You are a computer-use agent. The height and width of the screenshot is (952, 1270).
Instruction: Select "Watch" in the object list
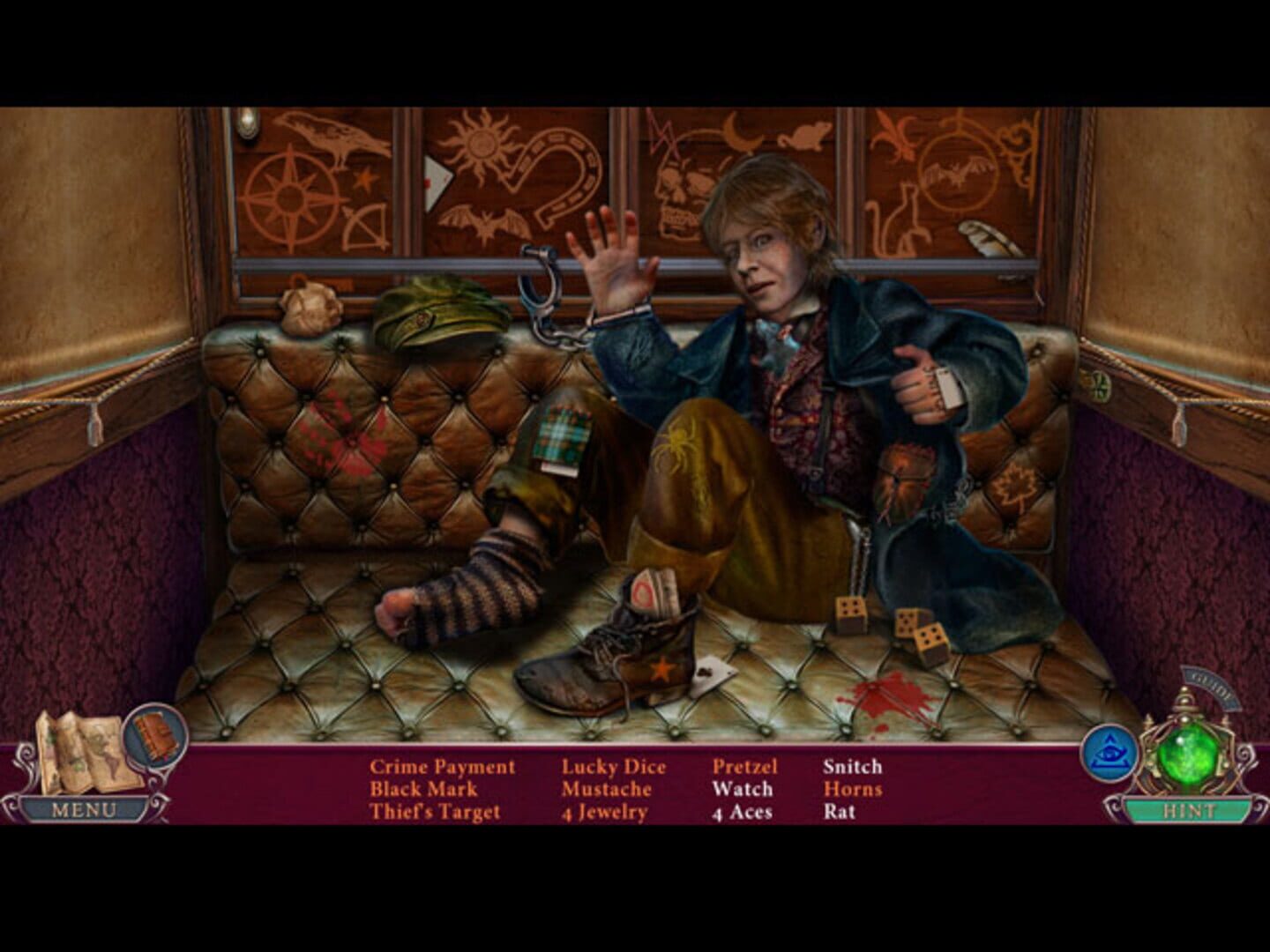742,789
